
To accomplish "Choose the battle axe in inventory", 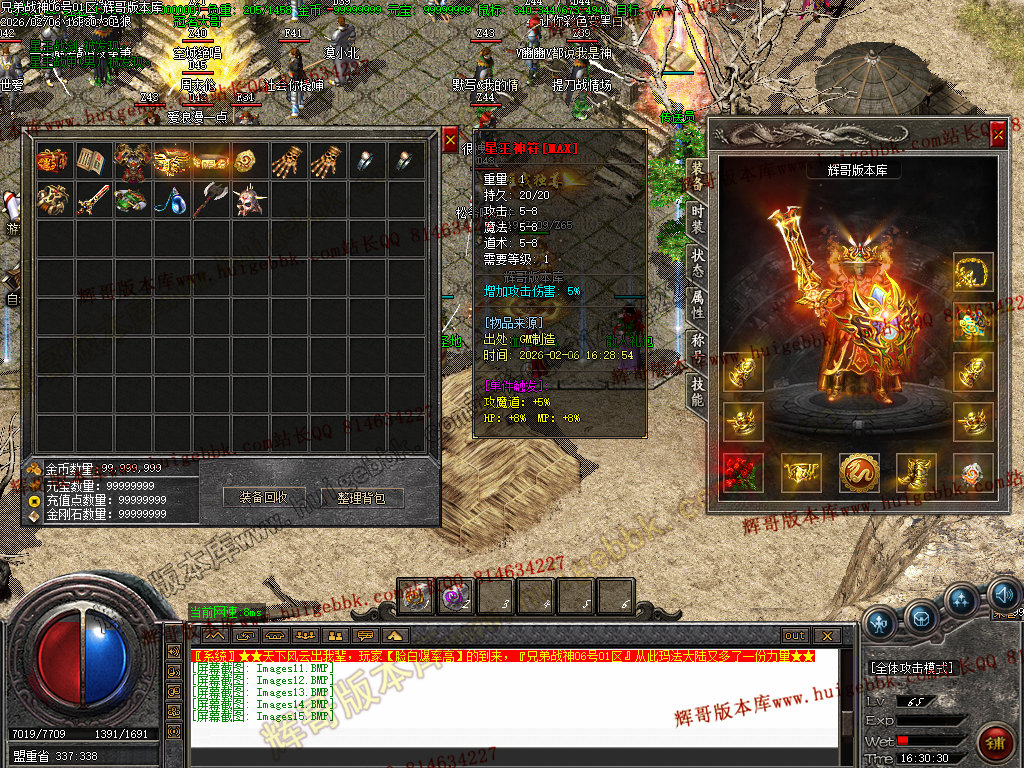I will 210,200.
